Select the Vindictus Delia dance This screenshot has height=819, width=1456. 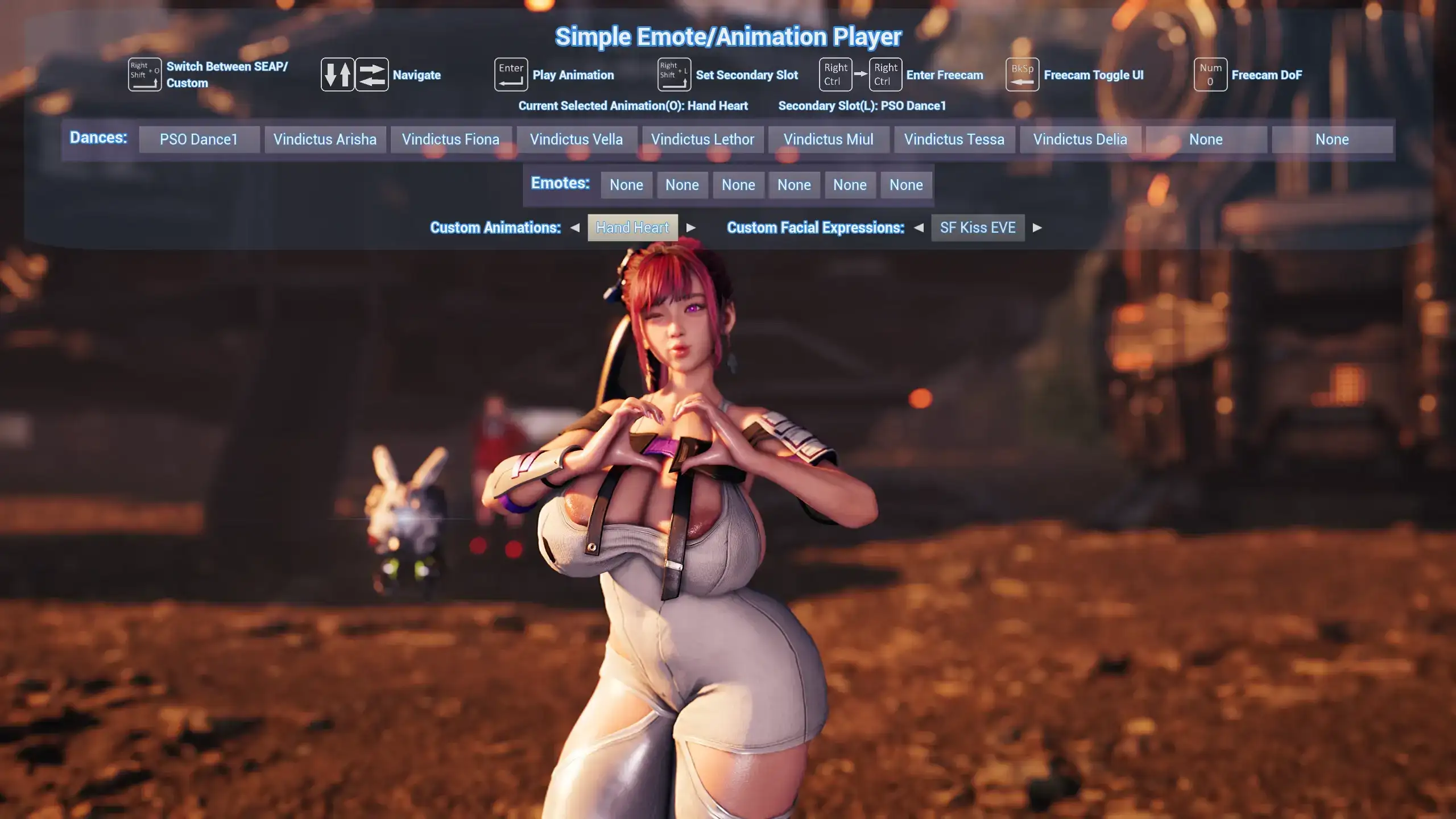(x=1080, y=139)
